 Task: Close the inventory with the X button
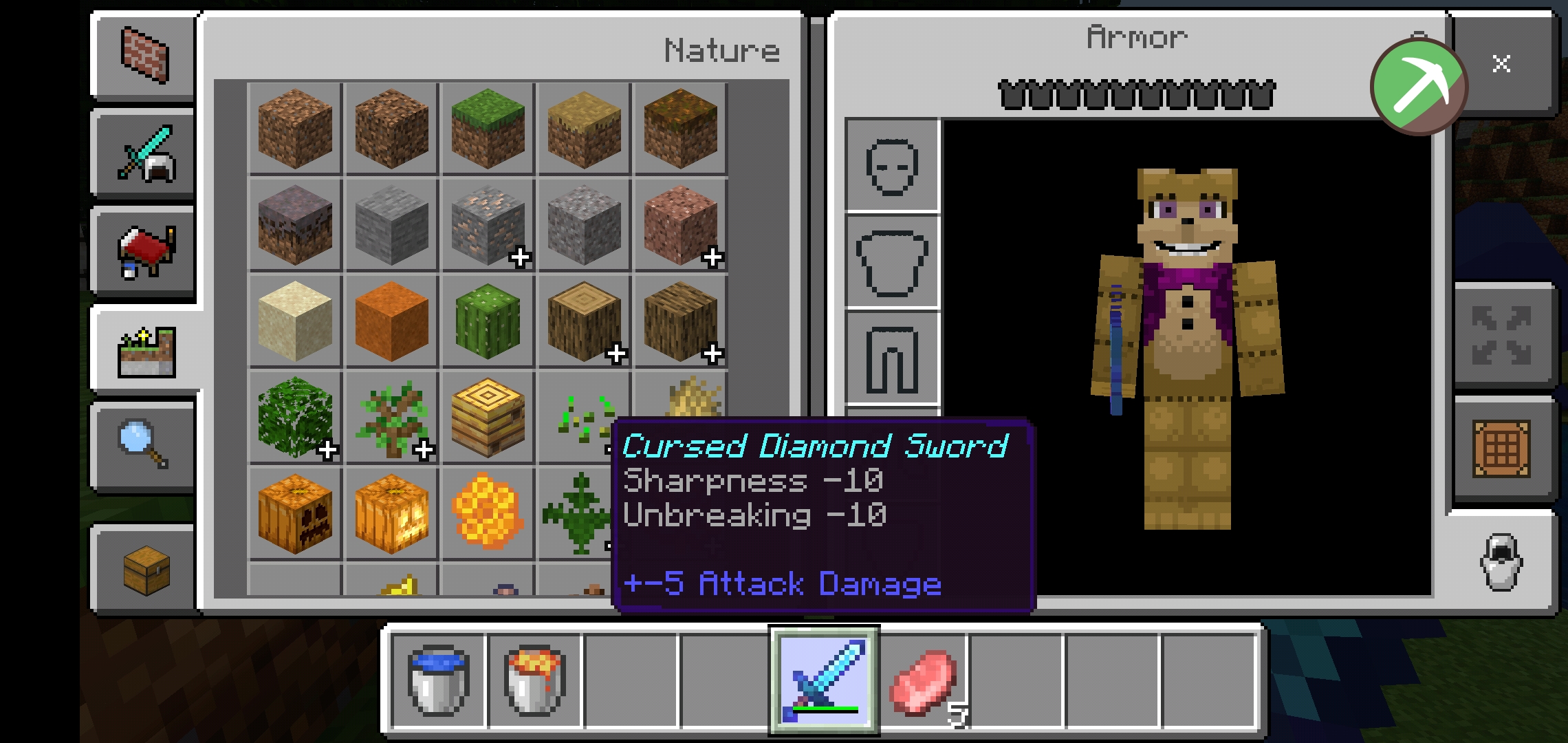tap(1503, 64)
